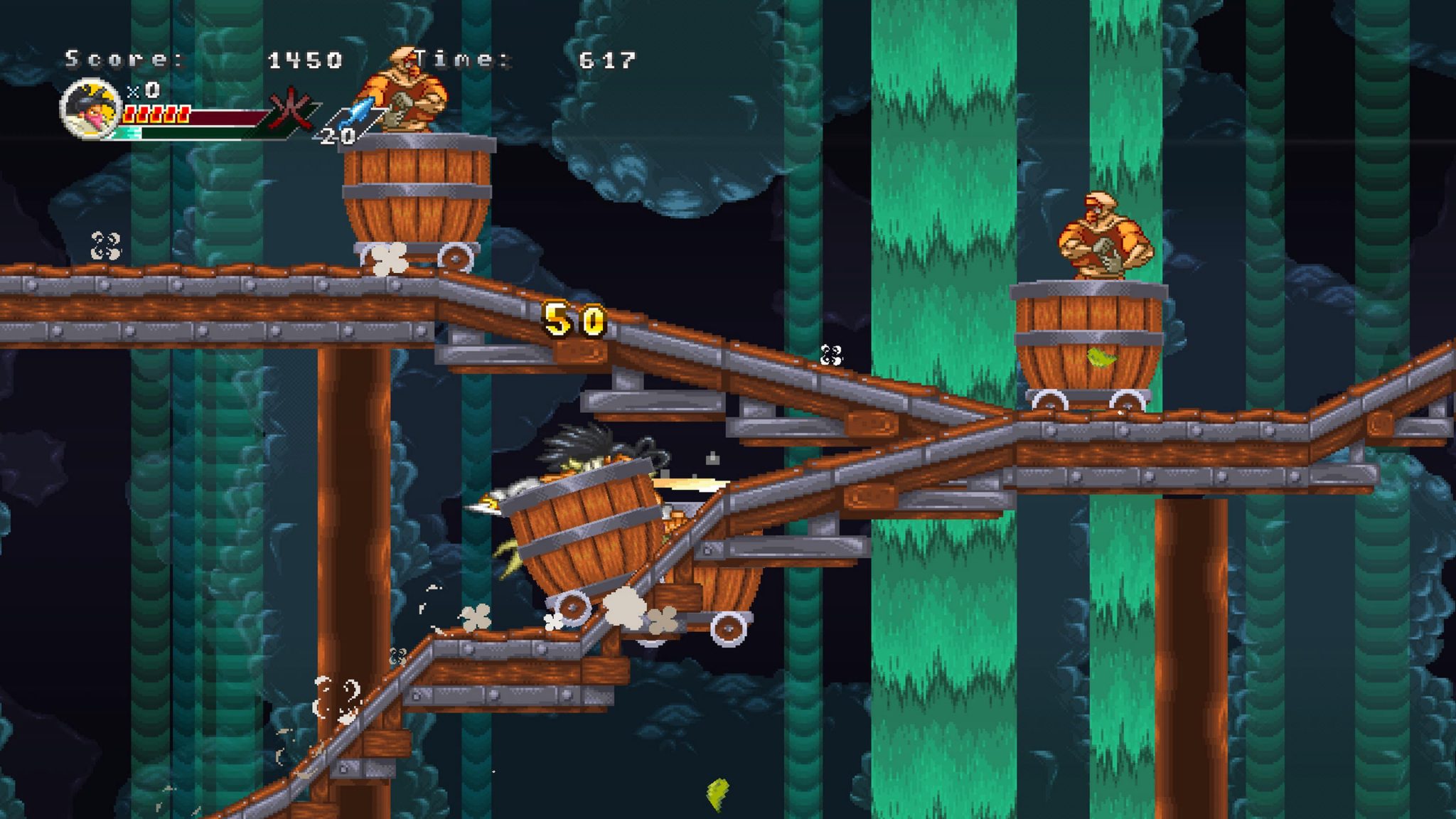Expand the Score display in the HUD
Image resolution: width=1456 pixels, height=819 pixels.
(121, 59)
